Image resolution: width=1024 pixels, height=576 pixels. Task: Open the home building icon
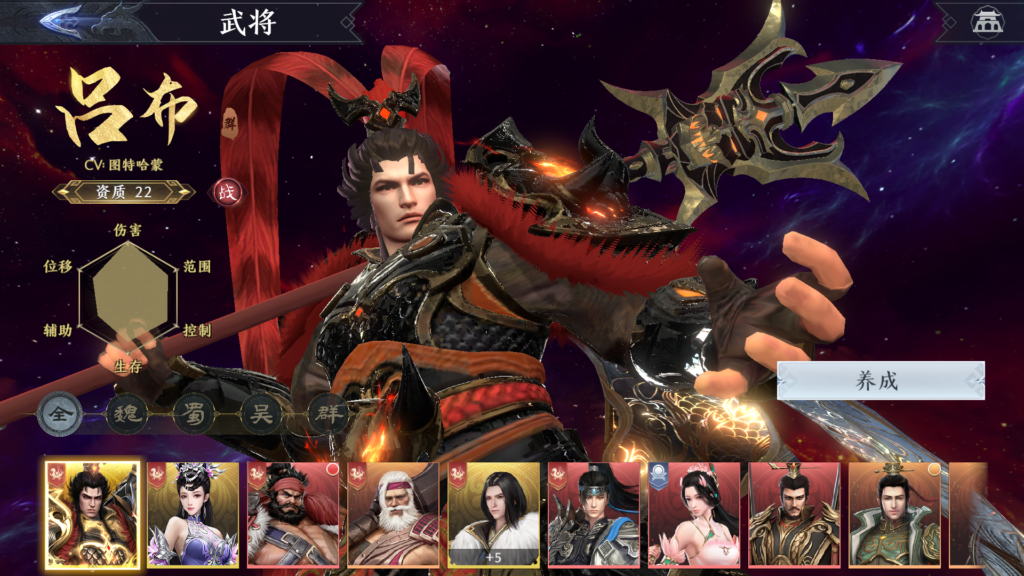click(x=986, y=23)
